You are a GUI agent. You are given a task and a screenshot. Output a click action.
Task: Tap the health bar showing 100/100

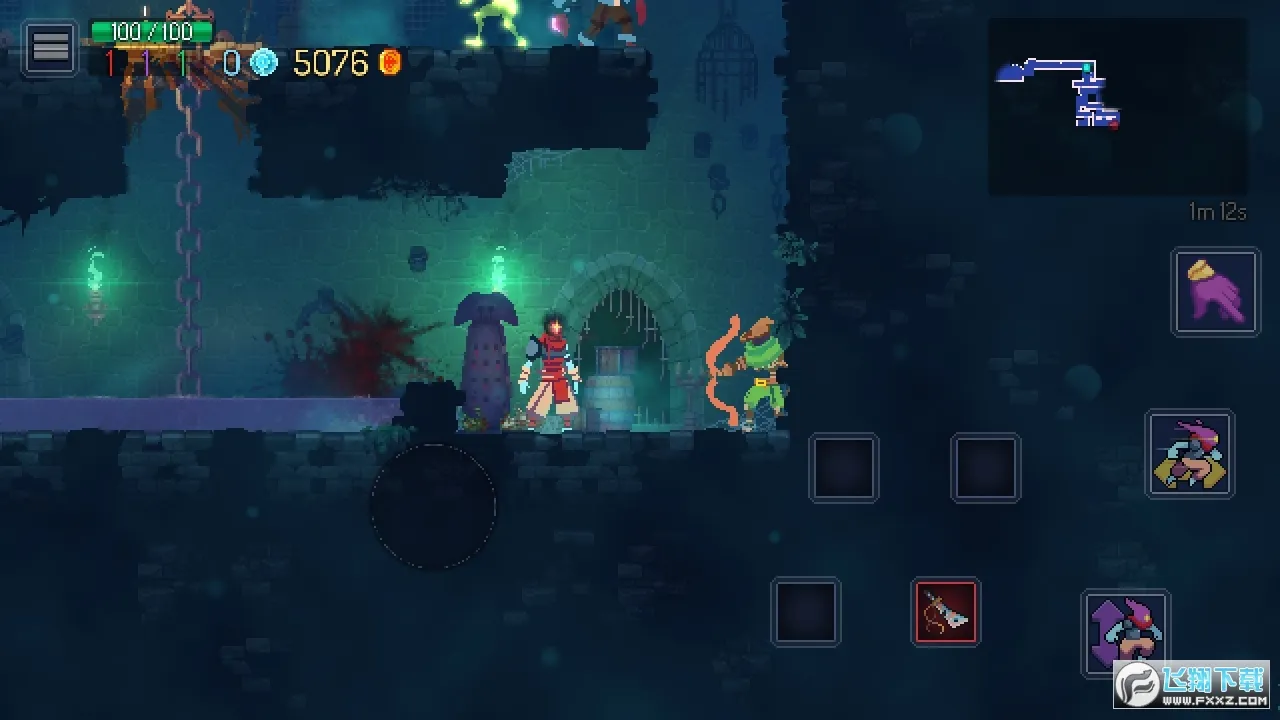[150, 30]
